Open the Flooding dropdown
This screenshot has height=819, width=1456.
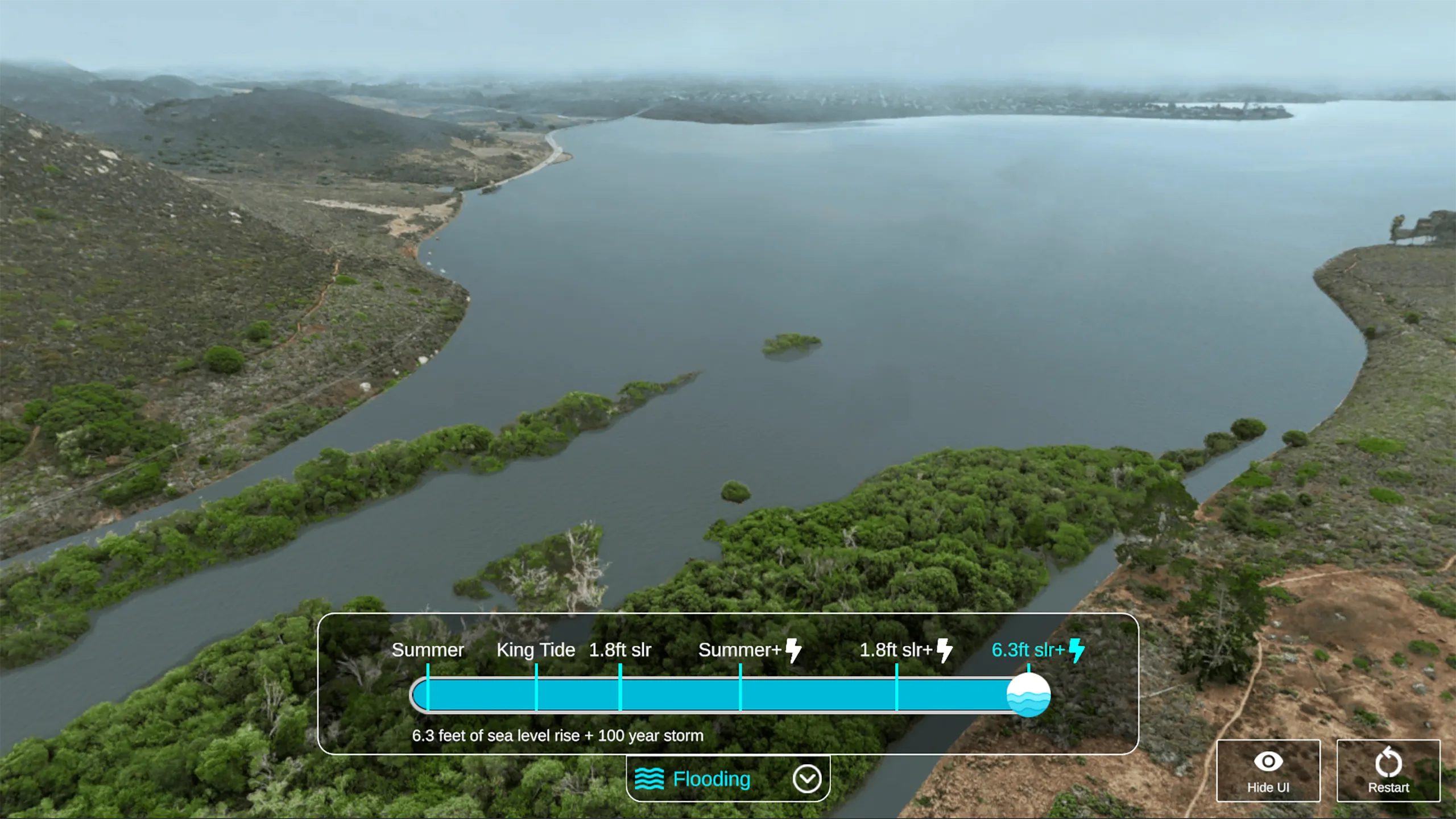pyautogui.click(x=807, y=779)
